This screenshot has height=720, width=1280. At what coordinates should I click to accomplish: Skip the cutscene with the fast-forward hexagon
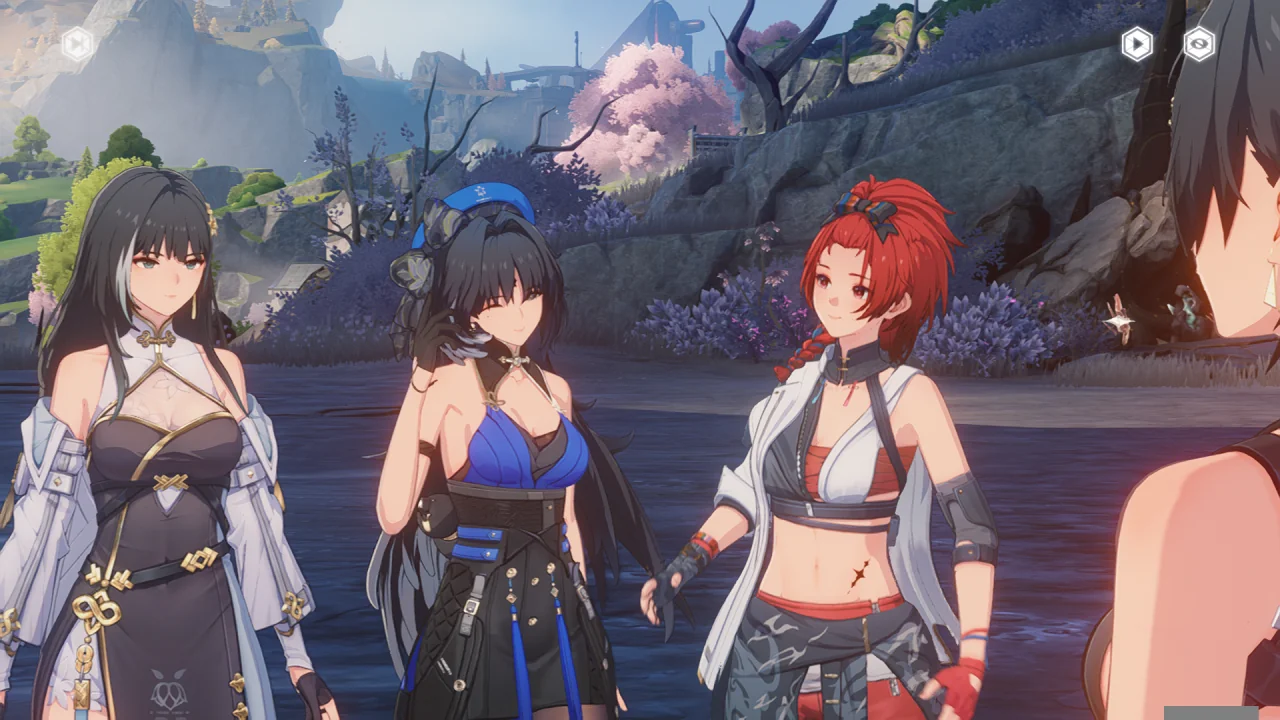coord(77,43)
